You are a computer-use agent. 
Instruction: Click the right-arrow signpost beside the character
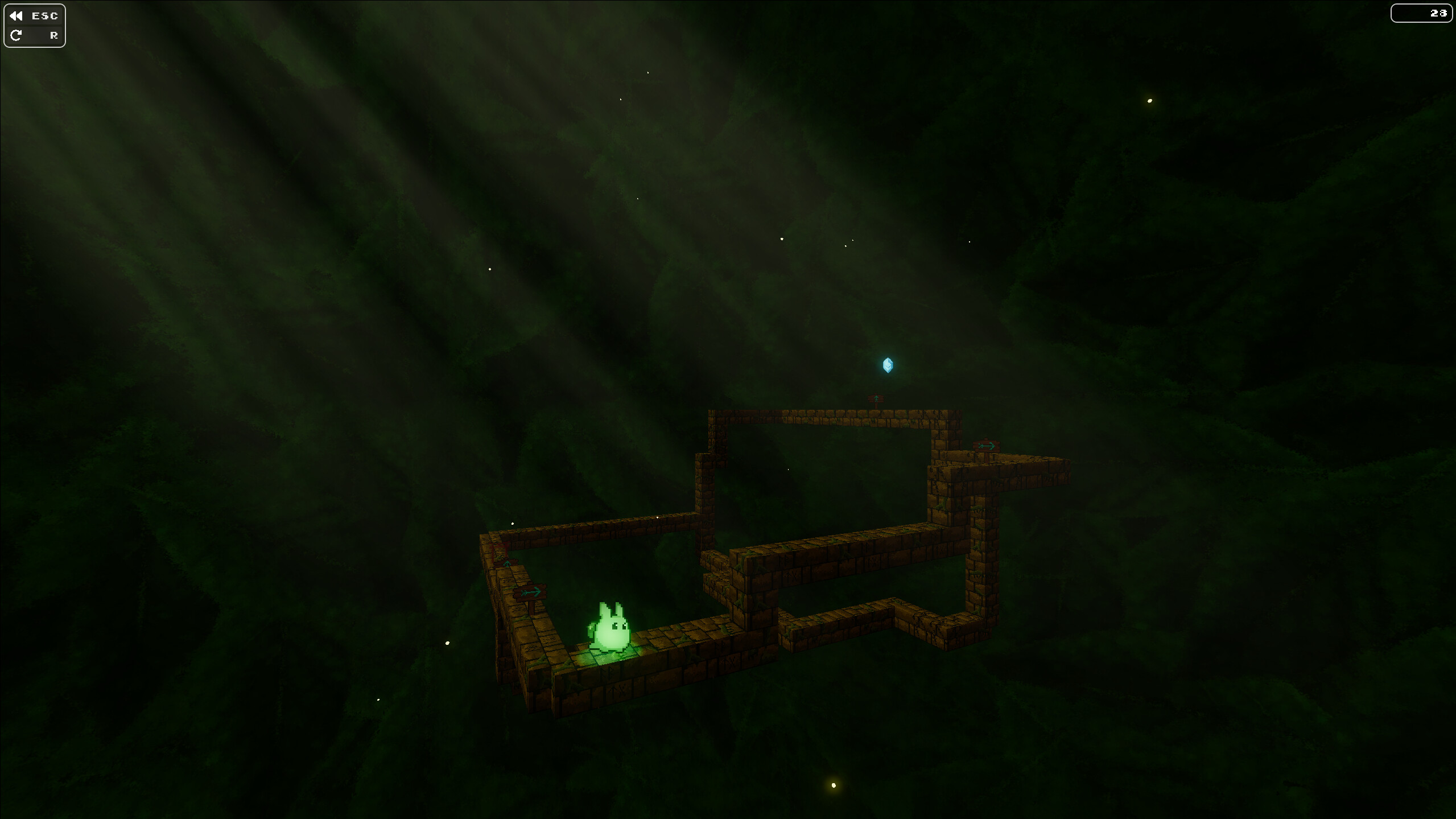click(530, 591)
